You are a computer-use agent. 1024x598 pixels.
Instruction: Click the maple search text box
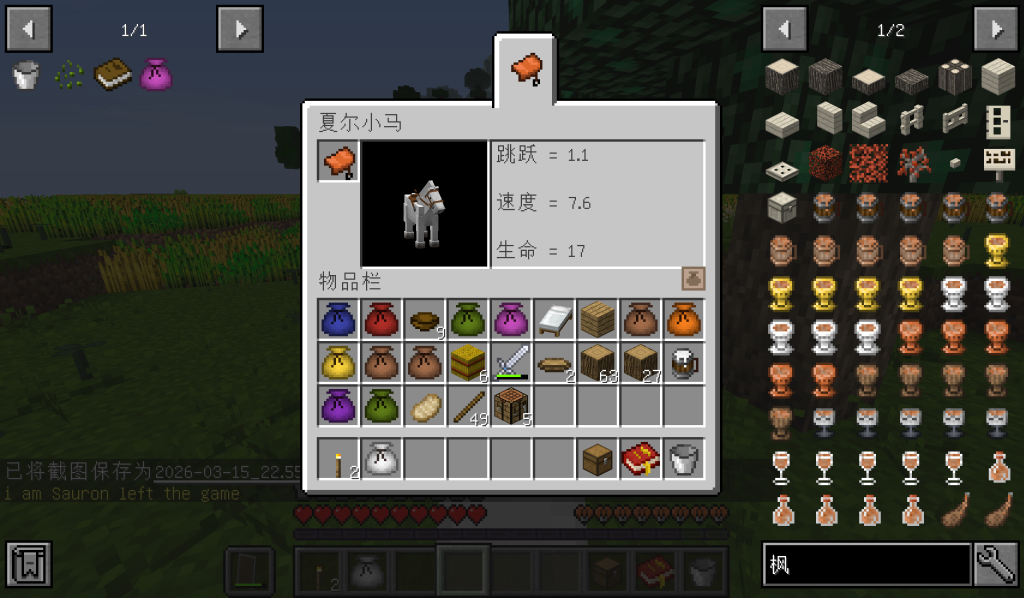[866, 564]
